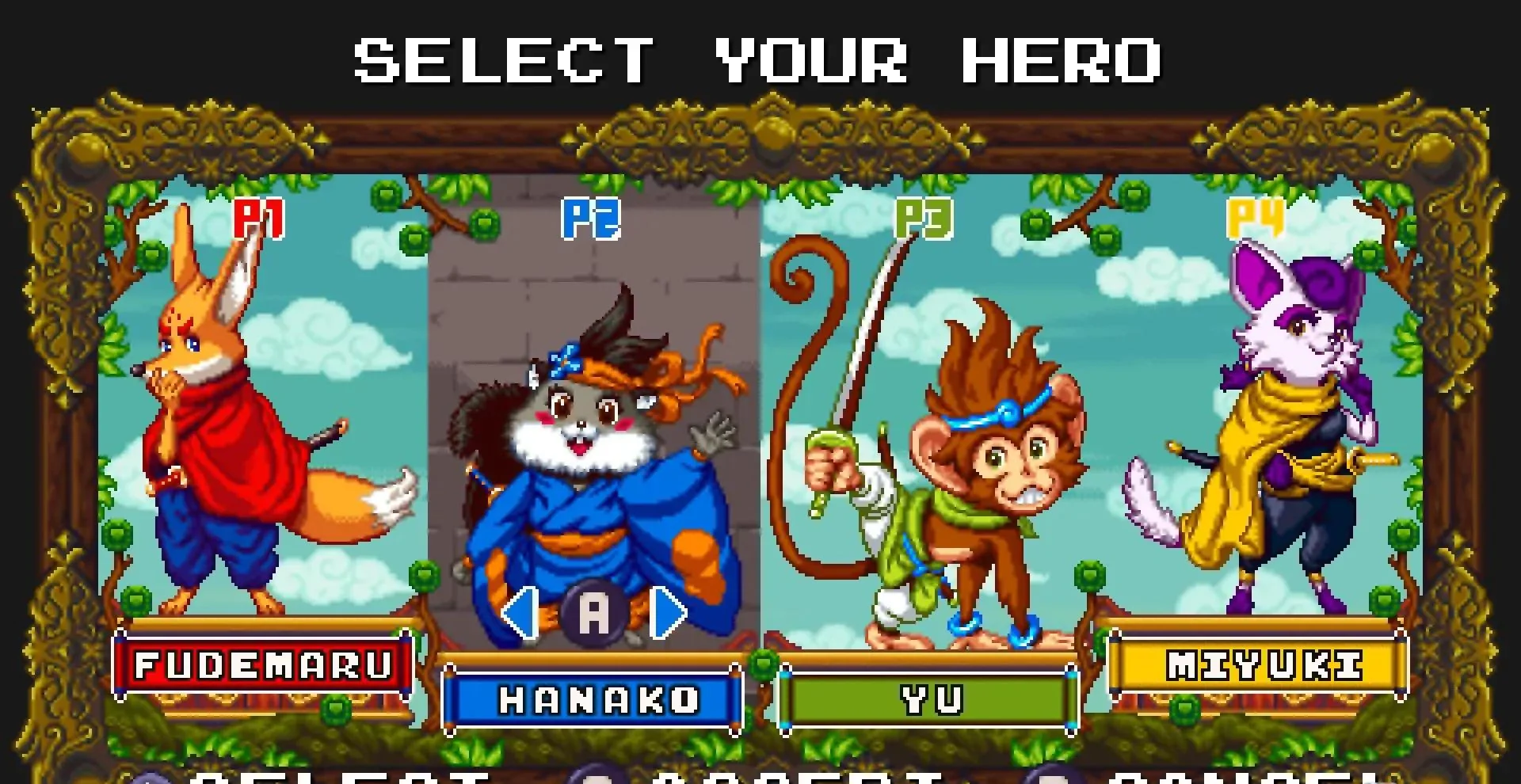Click the red FUDEMARU name banner
The image size is (1521, 784).
tap(261, 665)
